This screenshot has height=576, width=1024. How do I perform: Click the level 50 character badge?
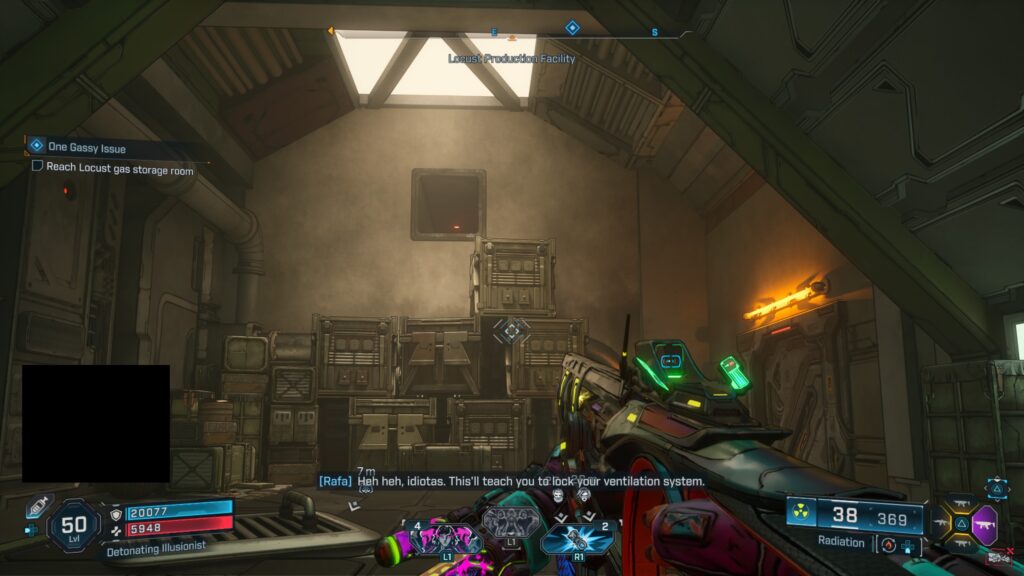point(74,525)
